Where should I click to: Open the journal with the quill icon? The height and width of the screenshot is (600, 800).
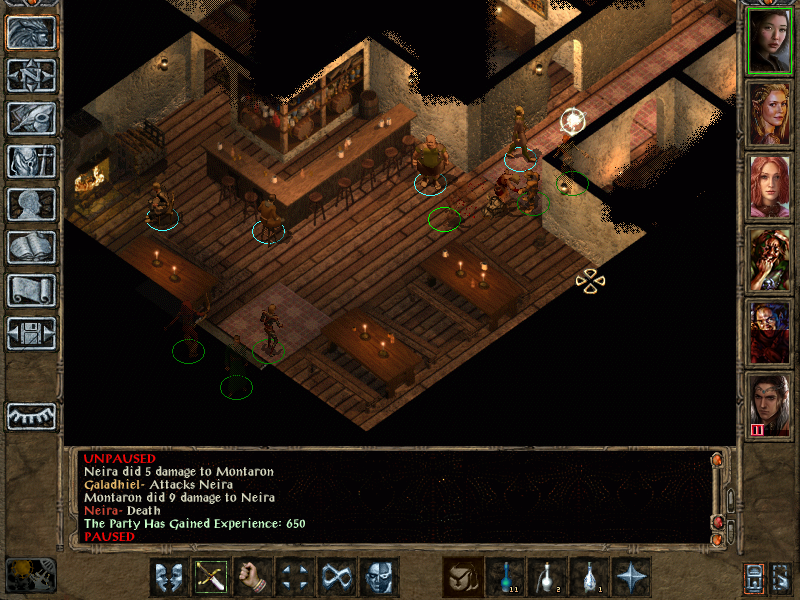[31, 118]
